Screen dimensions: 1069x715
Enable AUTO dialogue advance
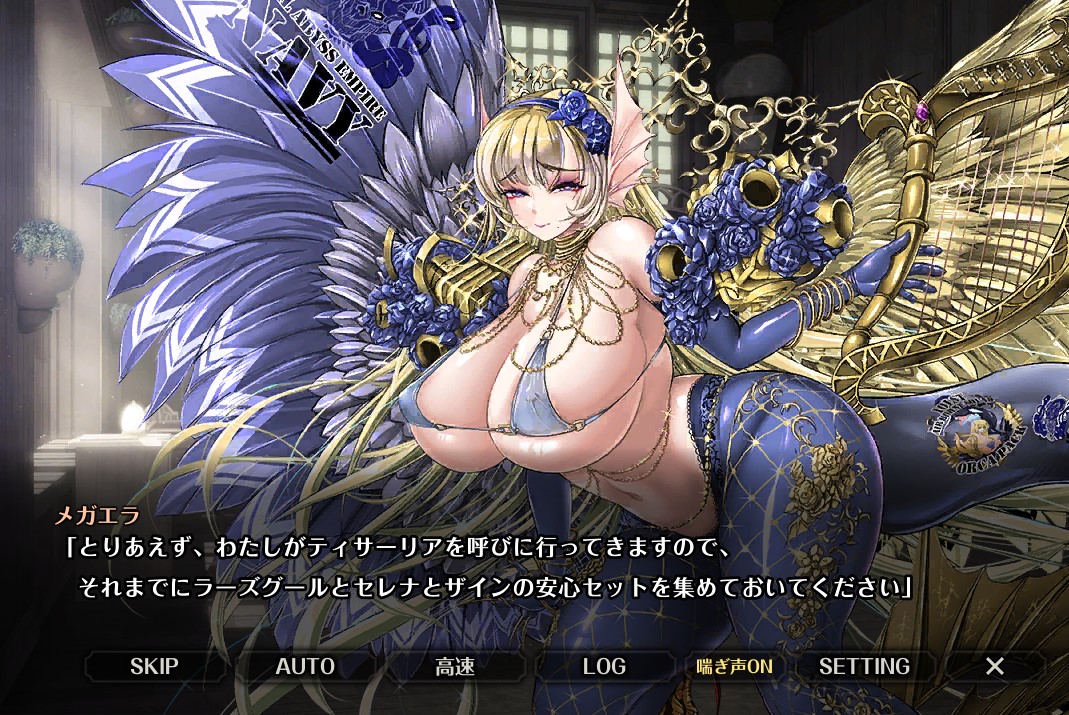tap(304, 666)
